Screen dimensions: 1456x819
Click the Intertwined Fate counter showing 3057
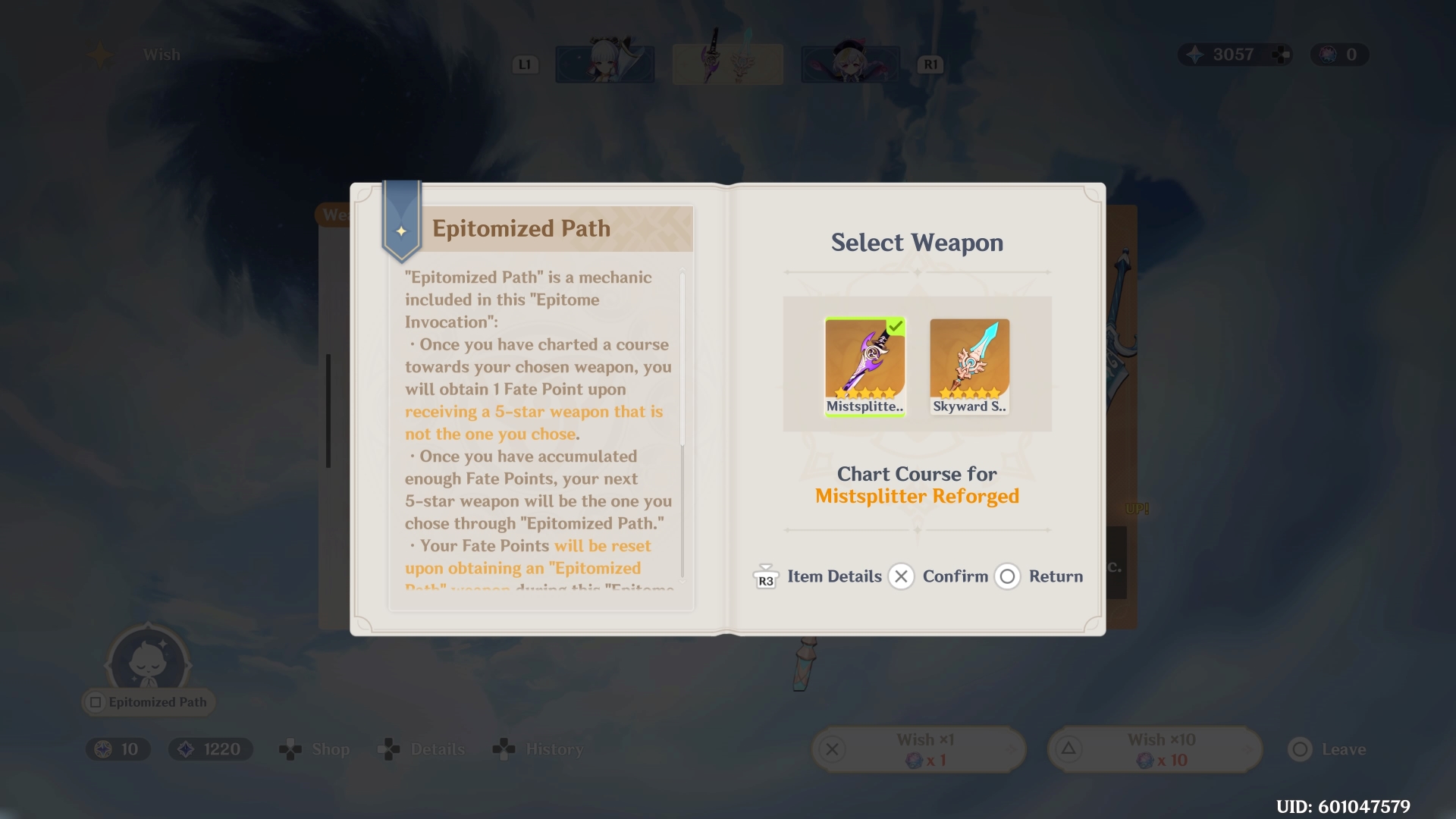point(1233,54)
